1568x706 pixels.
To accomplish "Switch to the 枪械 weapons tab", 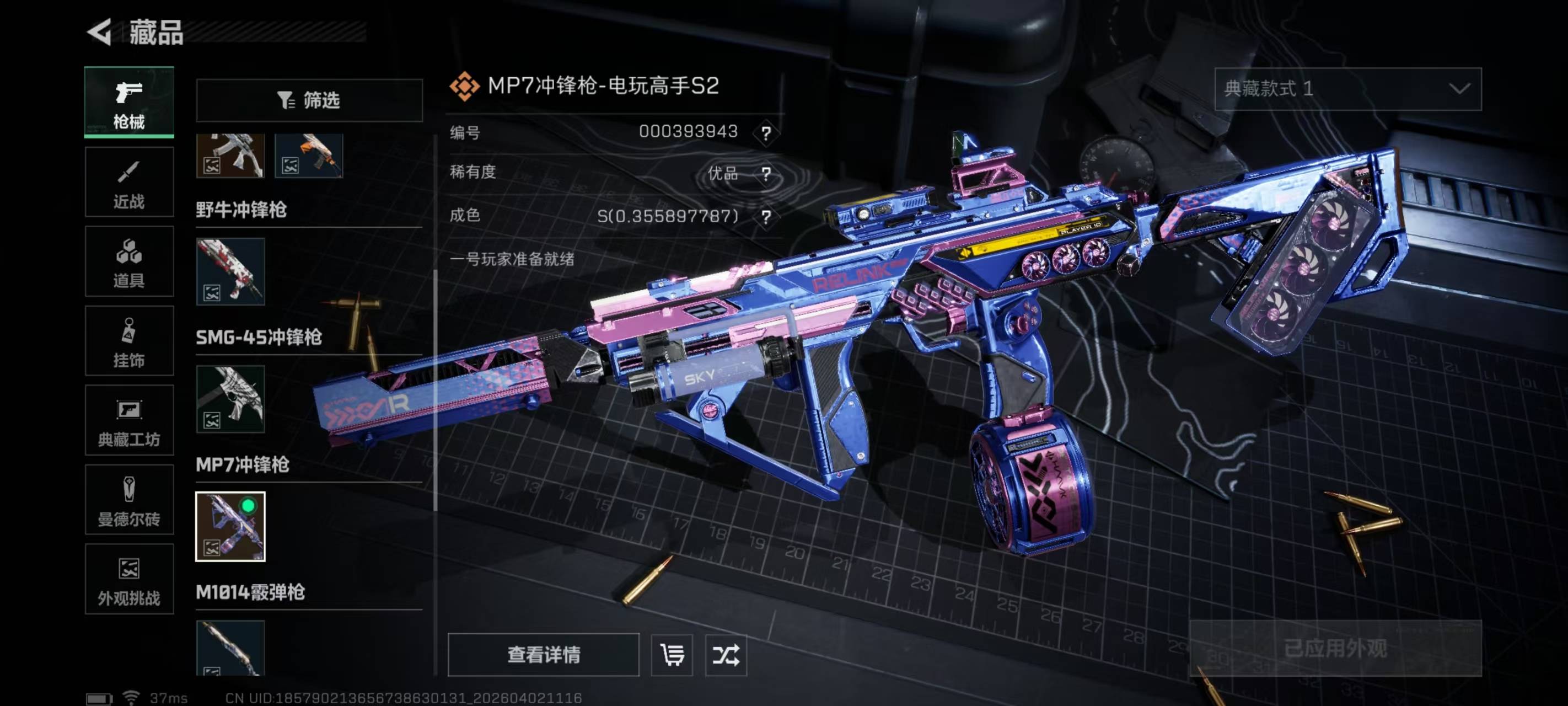I will [129, 101].
